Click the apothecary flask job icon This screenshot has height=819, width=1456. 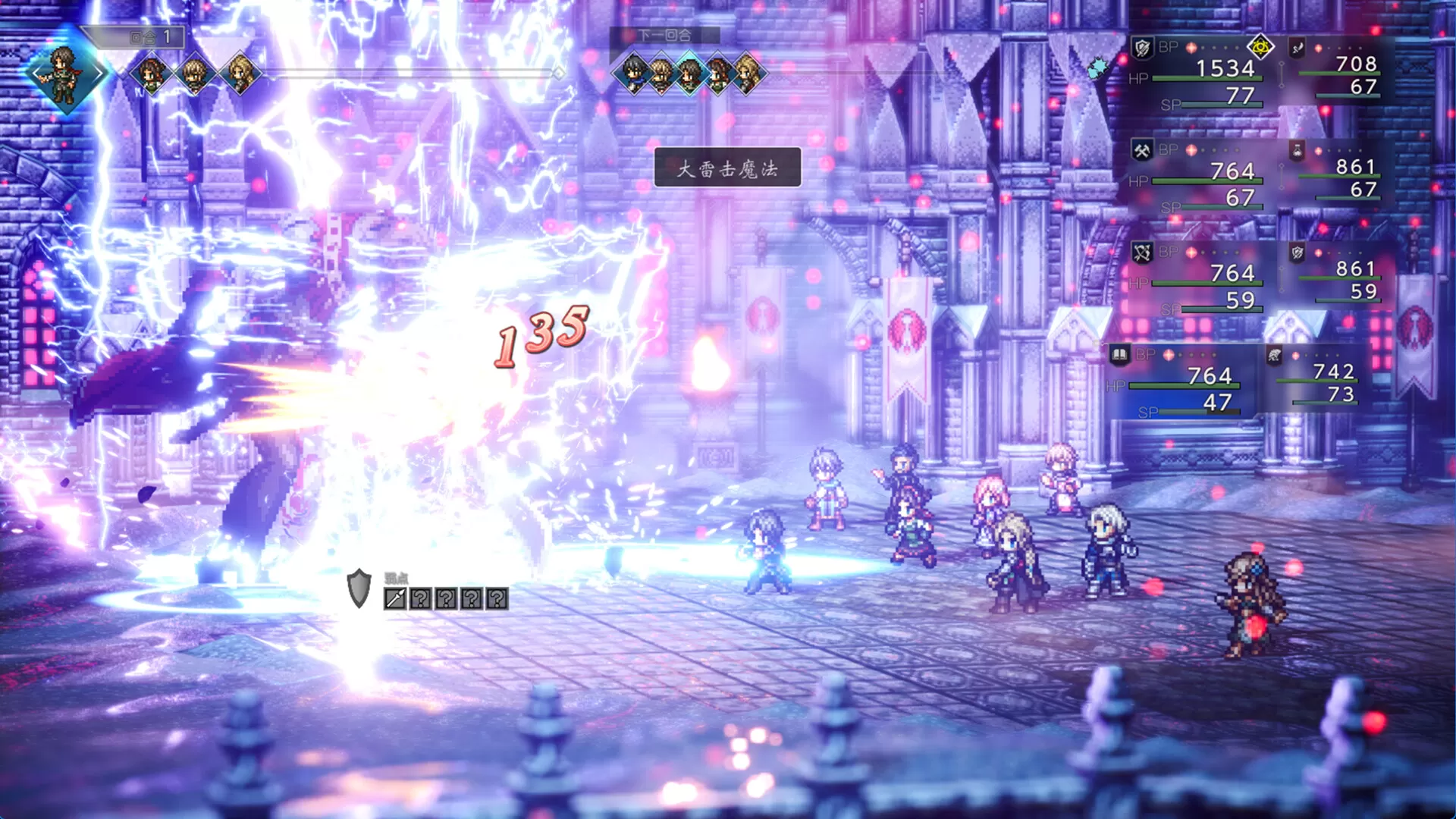1298,152
